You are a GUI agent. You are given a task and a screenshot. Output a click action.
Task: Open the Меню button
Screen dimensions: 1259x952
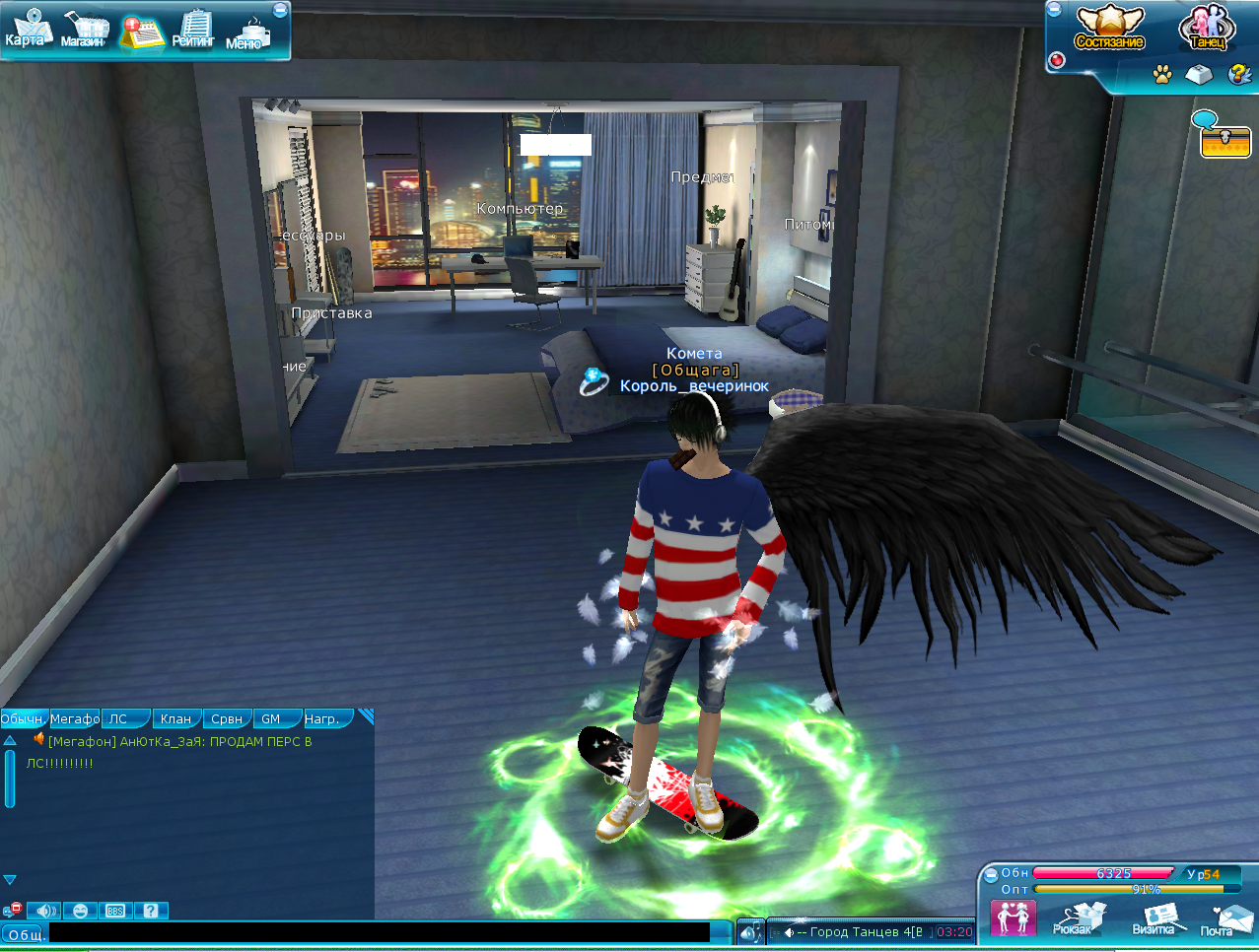click(247, 32)
